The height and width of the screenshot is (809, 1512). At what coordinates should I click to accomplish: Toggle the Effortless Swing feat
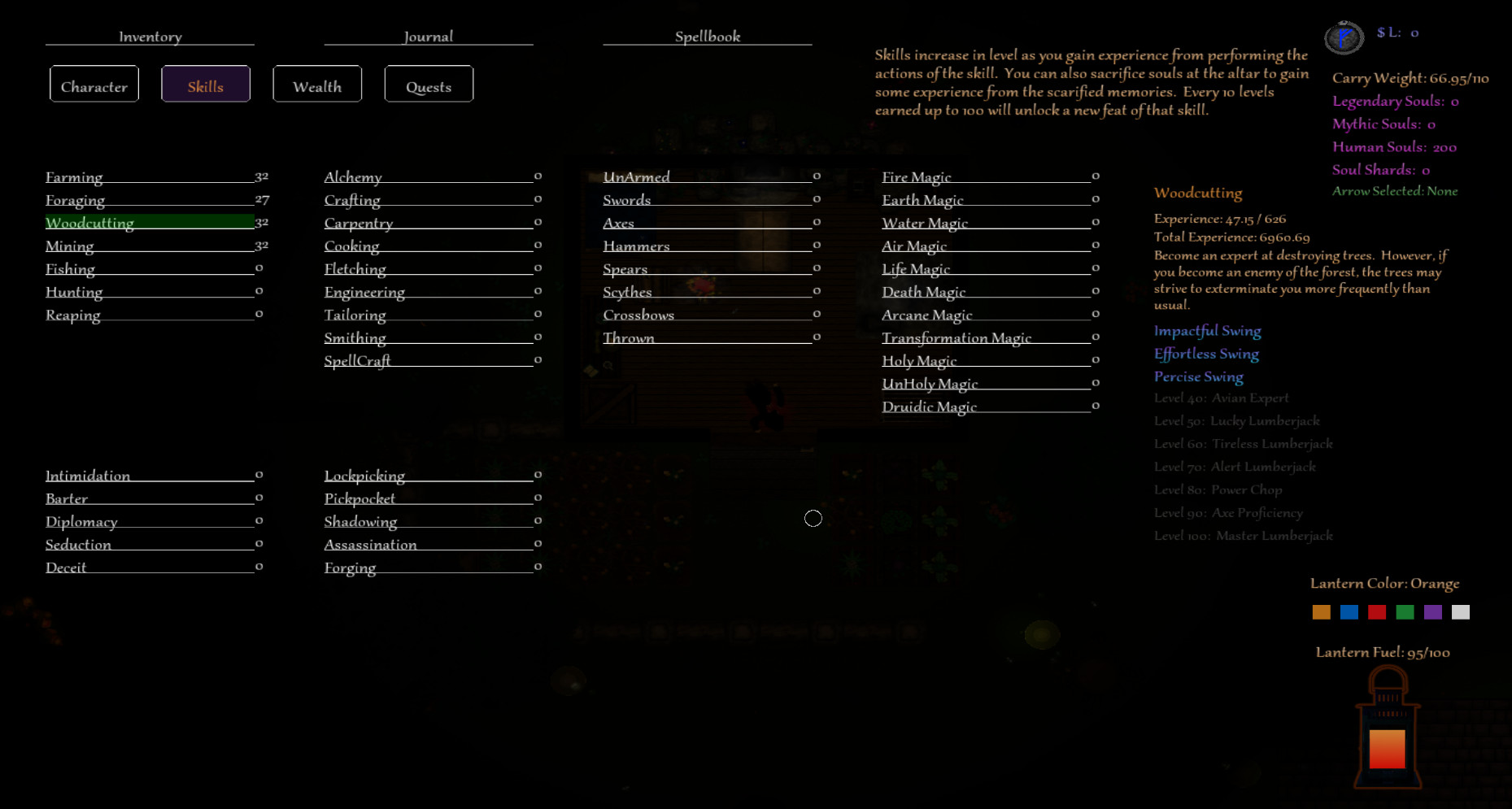coord(1206,354)
